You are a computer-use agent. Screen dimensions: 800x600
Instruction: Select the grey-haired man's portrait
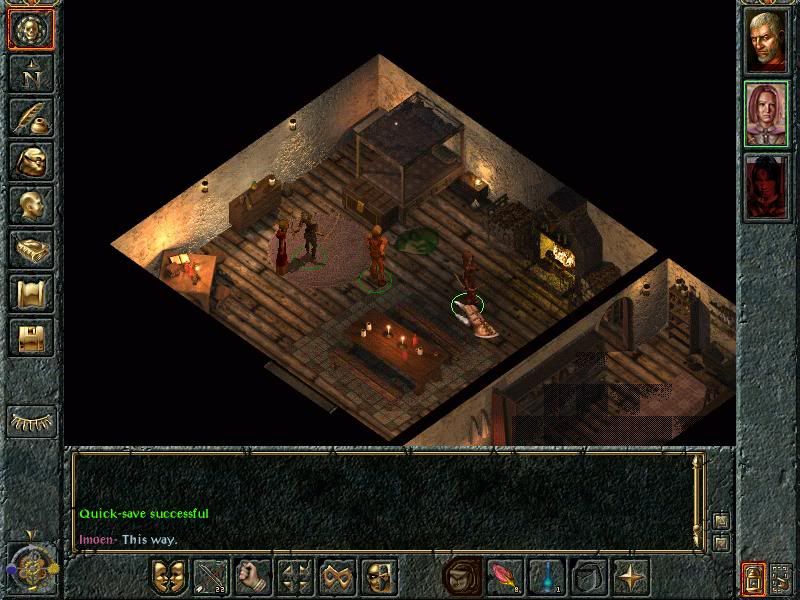coord(767,41)
